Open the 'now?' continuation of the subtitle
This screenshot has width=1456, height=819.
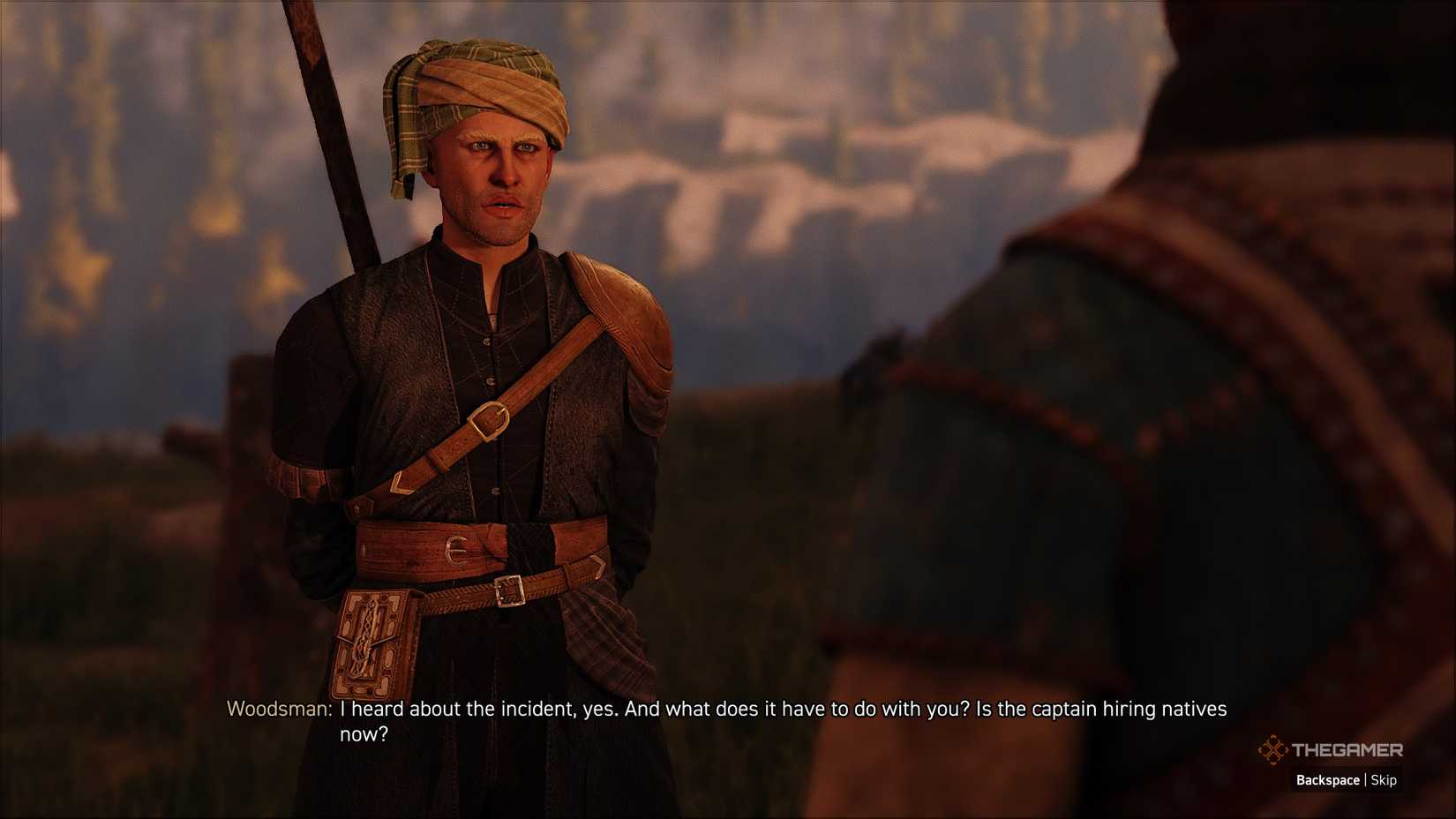pyautogui.click(x=363, y=733)
